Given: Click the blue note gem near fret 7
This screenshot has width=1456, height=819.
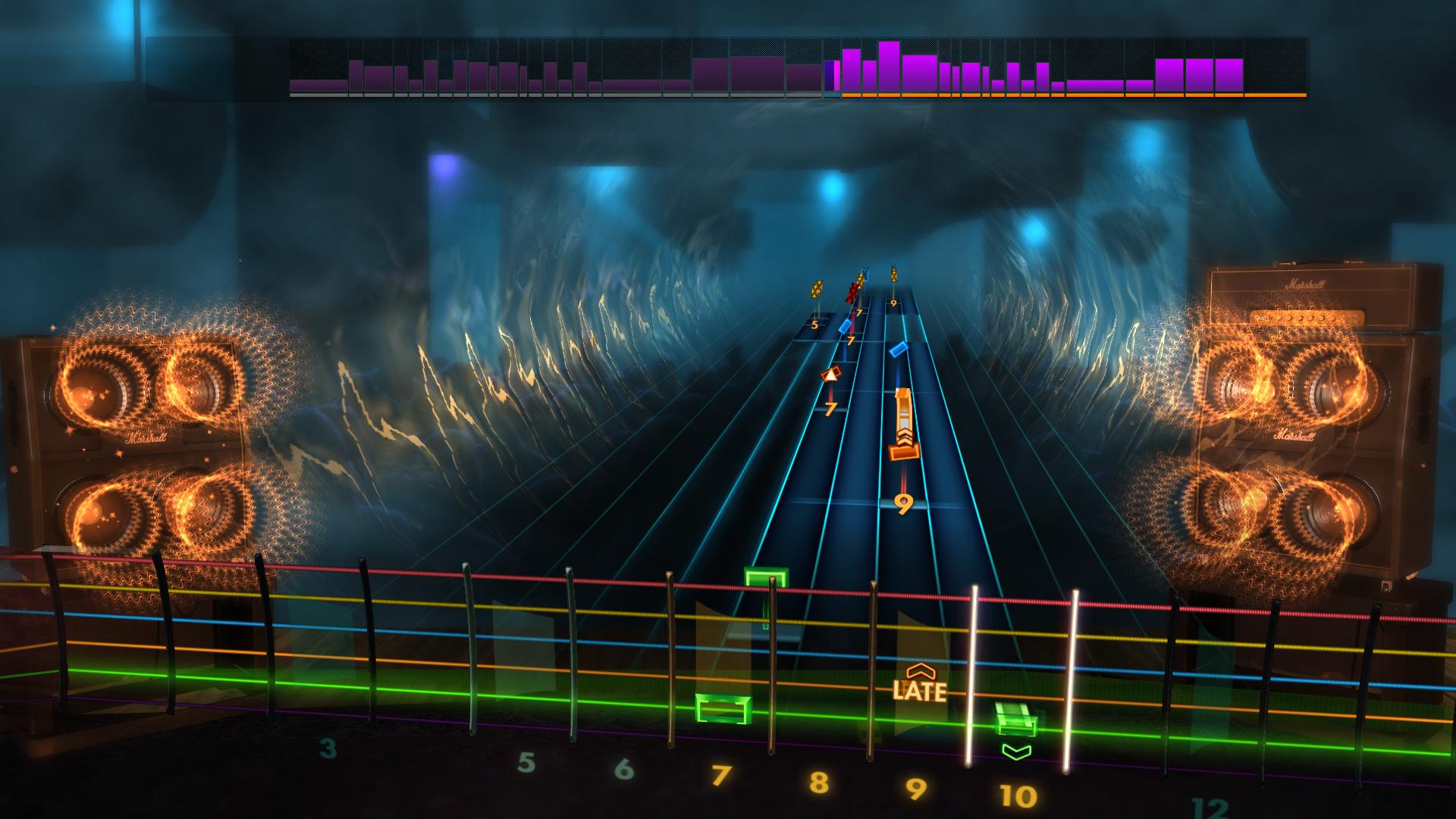Looking at the screenshot, I should (x=846, y=328).
